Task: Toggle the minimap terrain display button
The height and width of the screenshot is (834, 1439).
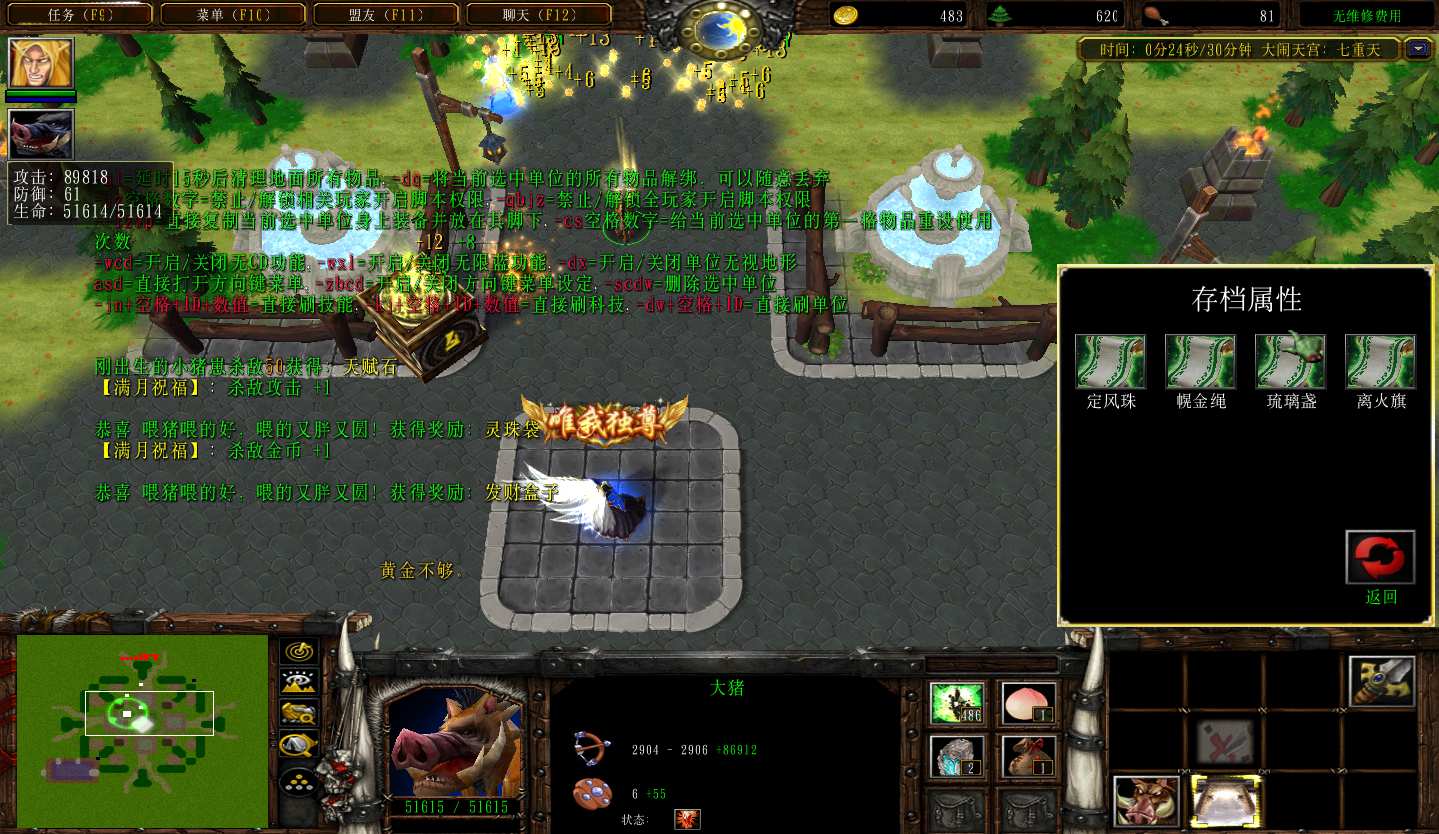Action: (298, 683)
